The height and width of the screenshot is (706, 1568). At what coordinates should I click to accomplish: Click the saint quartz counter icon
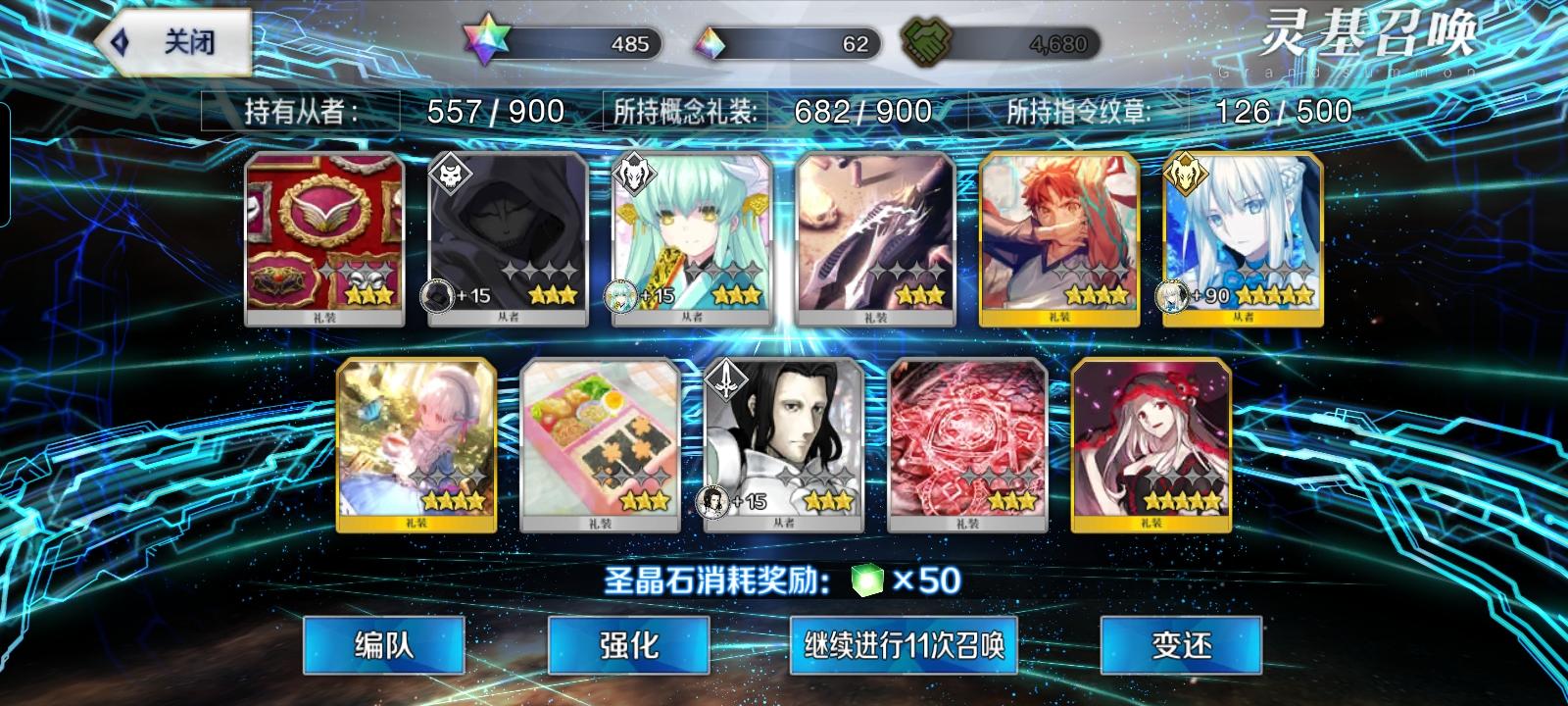pos(487,39)
